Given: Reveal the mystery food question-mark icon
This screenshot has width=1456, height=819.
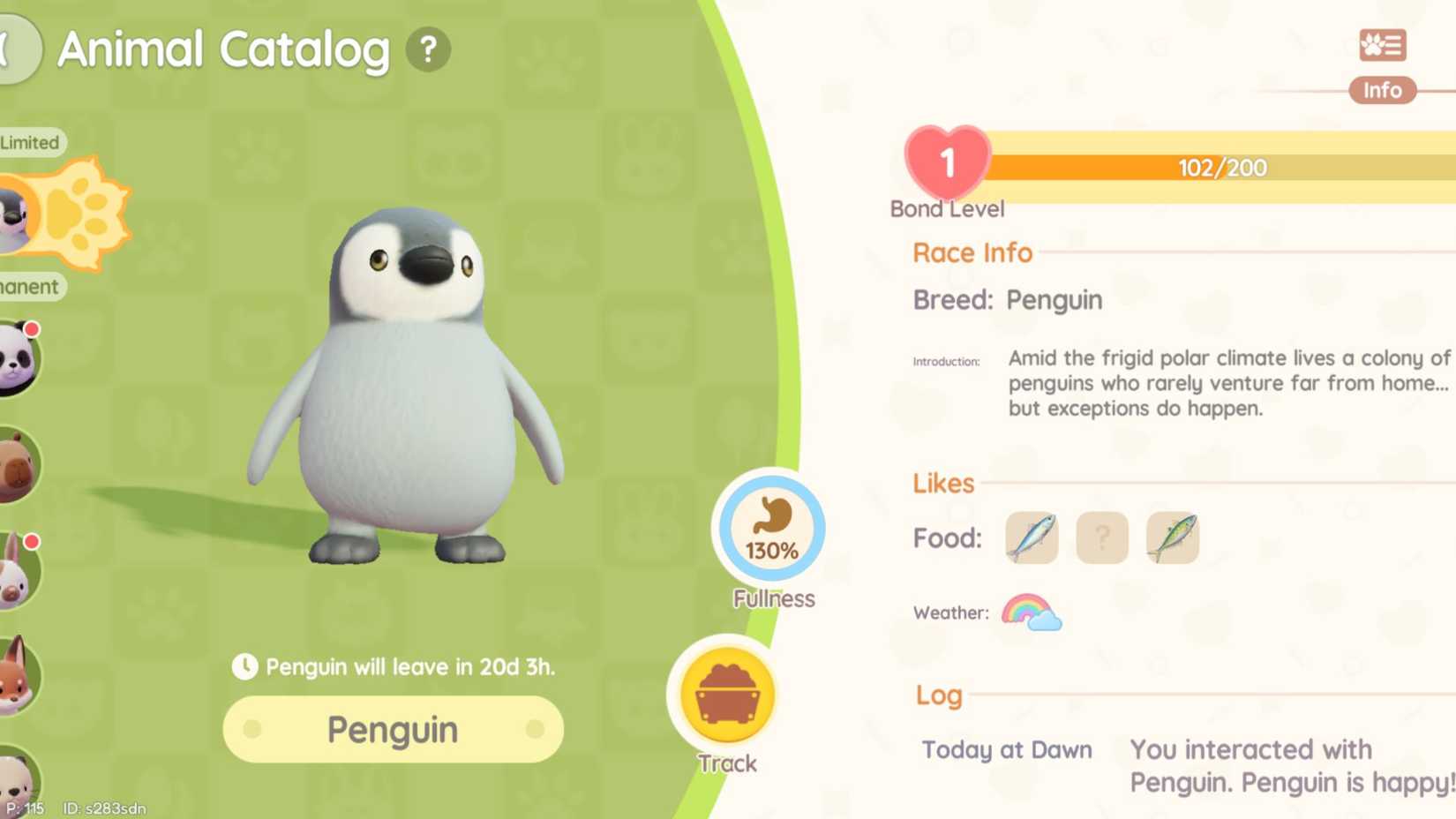Looking at the screenshot, I should [x=1101, y=537].
